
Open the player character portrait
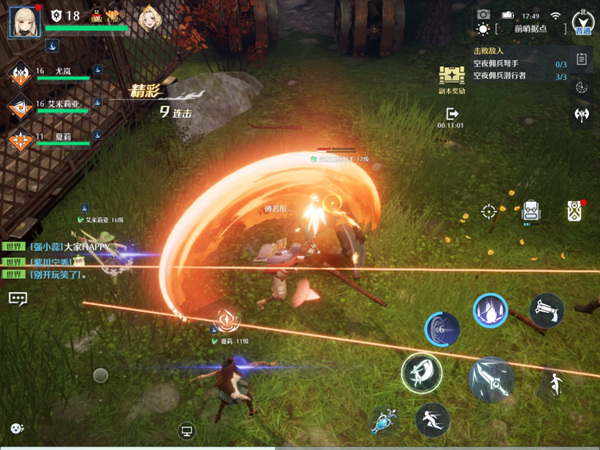pos(23,21)
